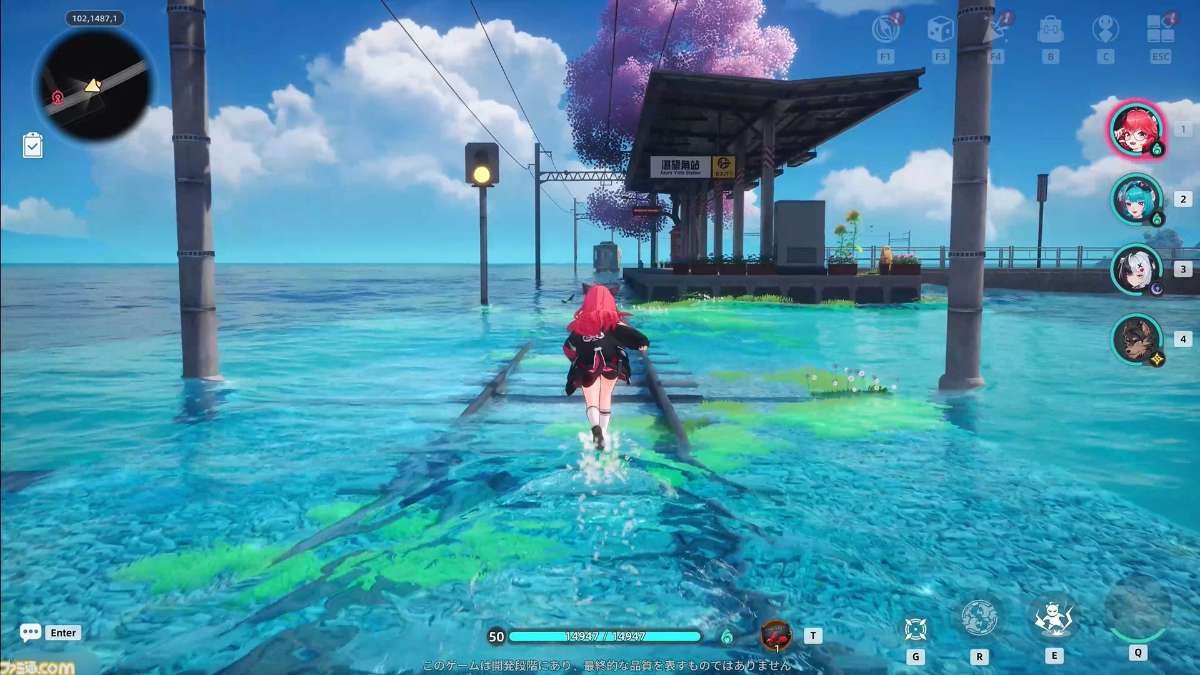Viewport: 1200px width, 675px height.
Task: Open the backpack inventory
Action: (1050, 29)
